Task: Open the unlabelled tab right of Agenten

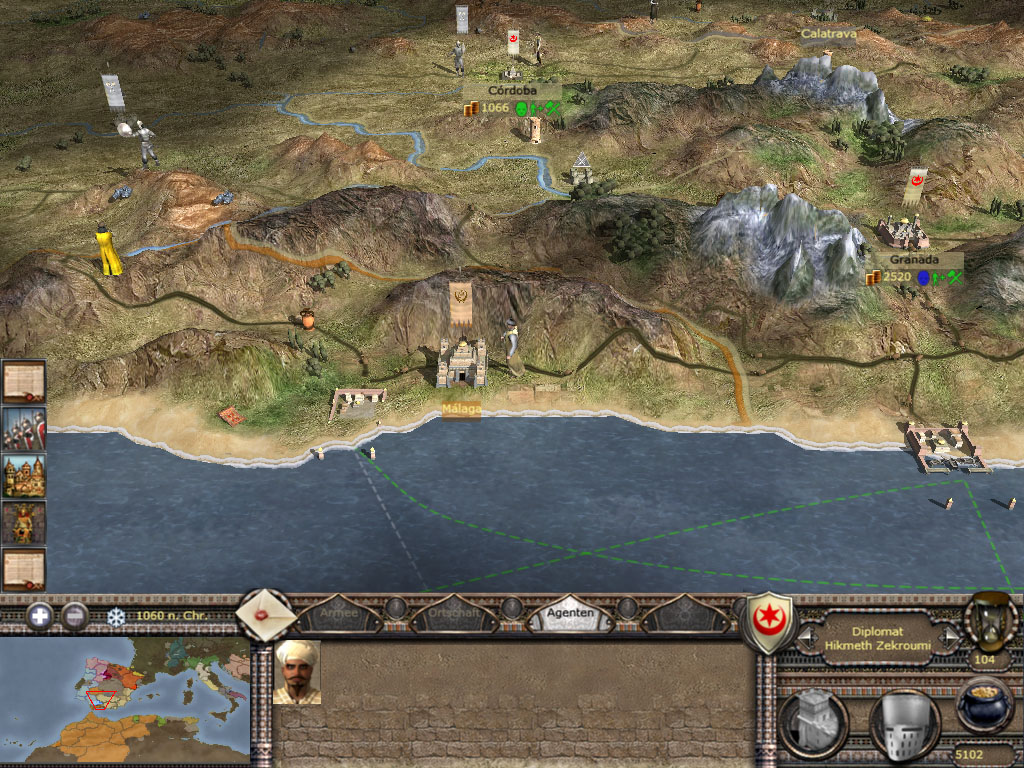Action: [687, 613]
